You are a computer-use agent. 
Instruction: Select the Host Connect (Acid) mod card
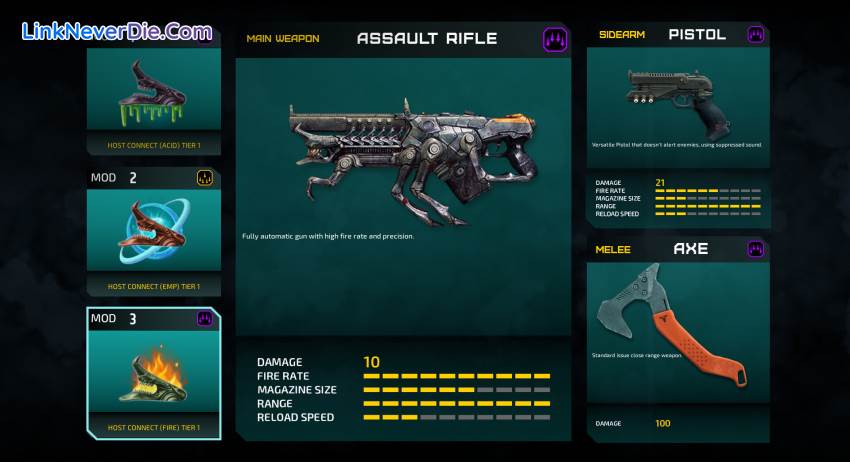tap(152, 97)
